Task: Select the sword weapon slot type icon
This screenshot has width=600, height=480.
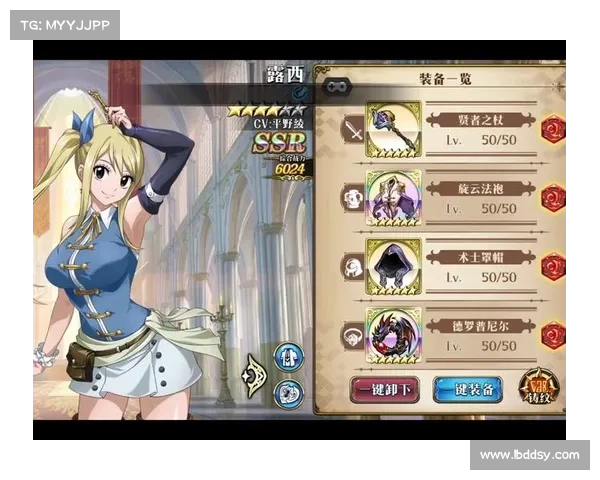Action: tap(352, 129)
